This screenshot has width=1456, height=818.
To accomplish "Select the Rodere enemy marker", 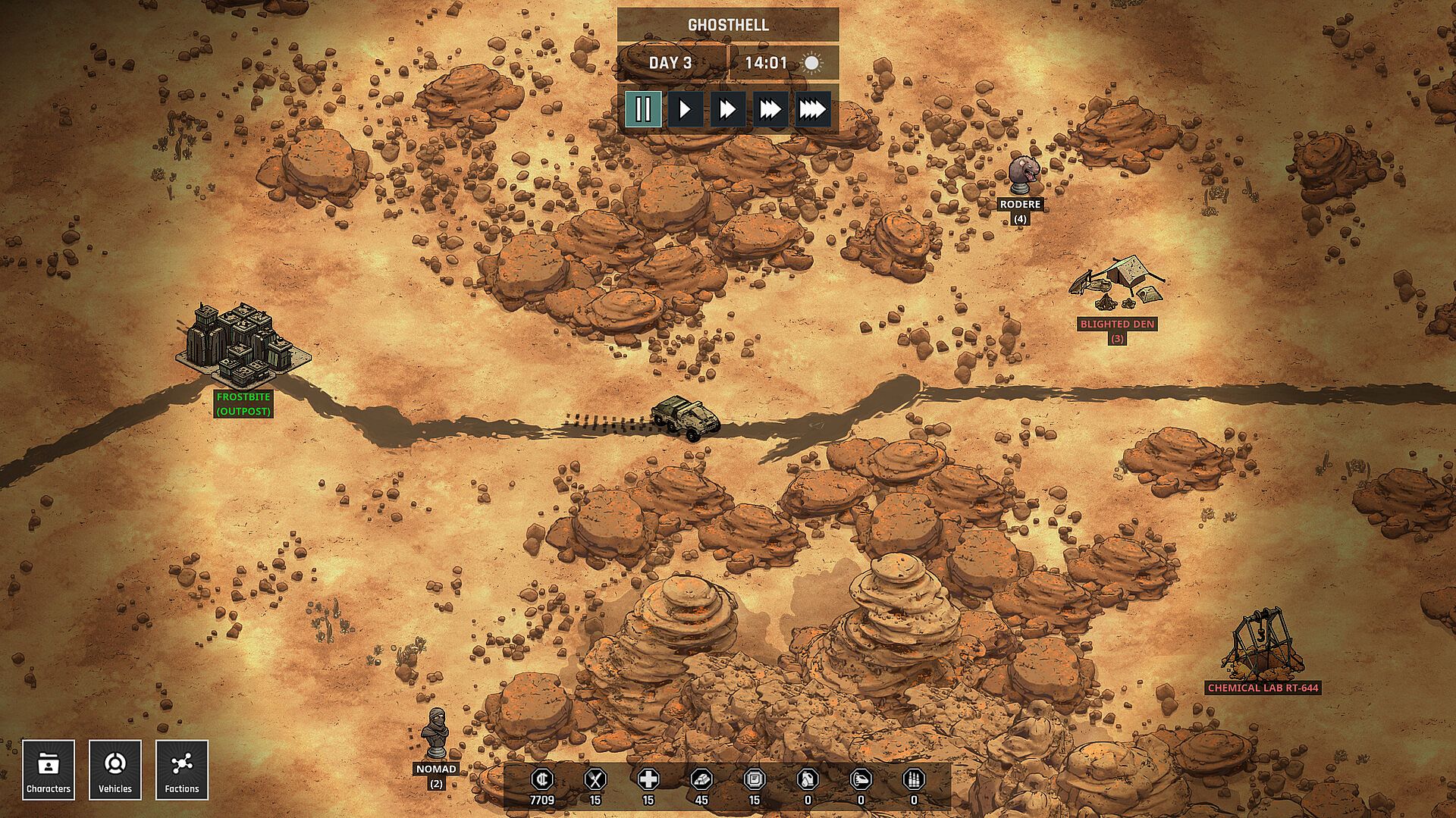I will [x=1021, y=176].
